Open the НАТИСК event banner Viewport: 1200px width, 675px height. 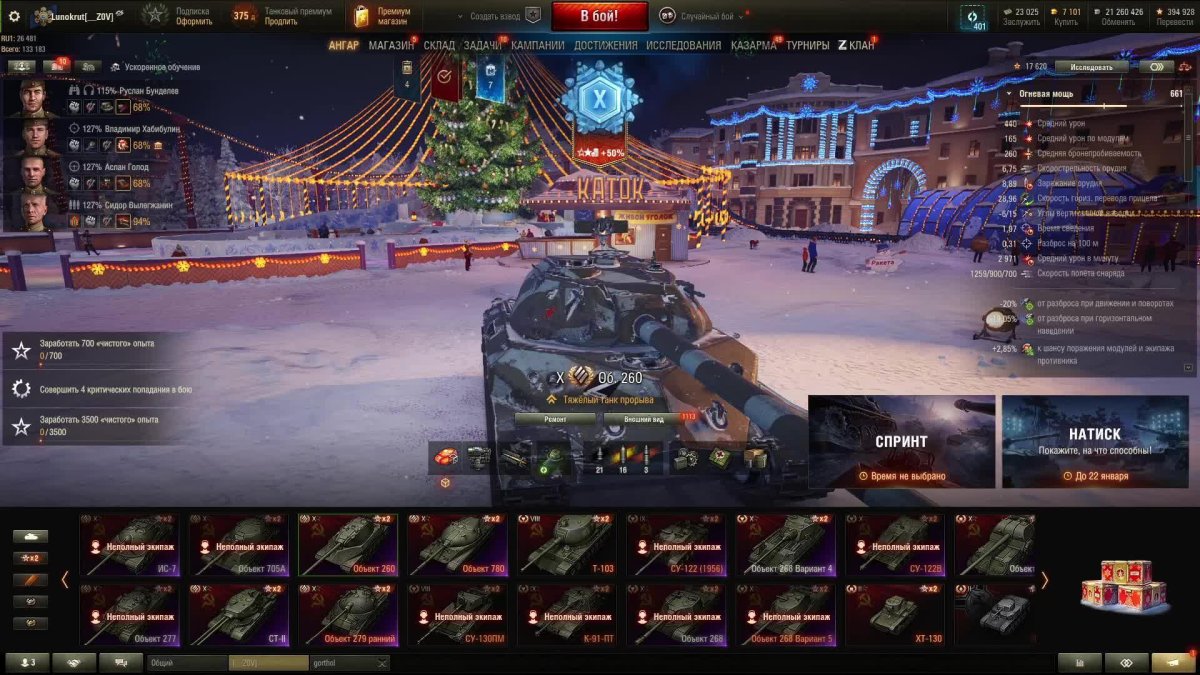click(1094, 441)
